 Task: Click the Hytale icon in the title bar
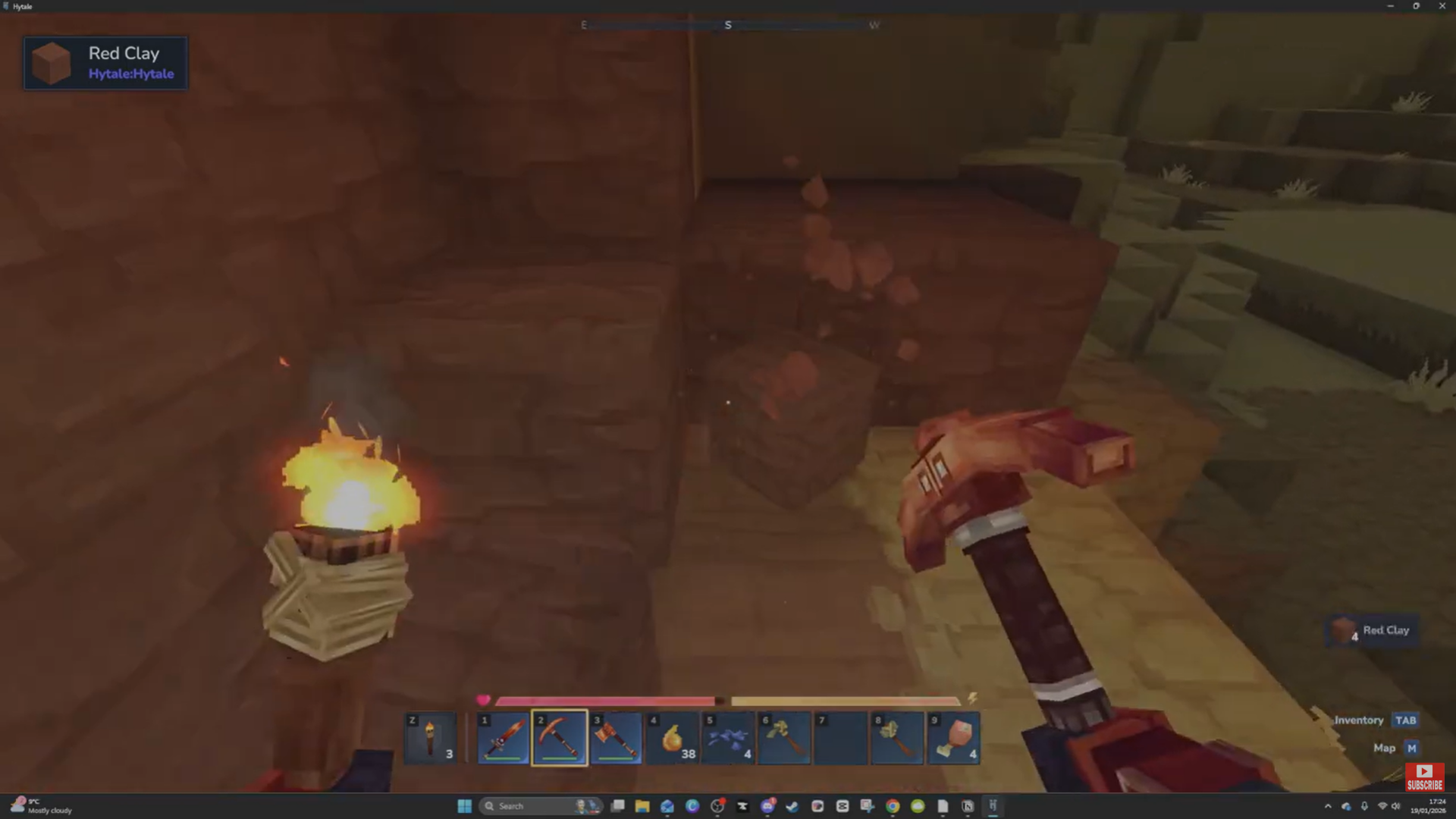[5, 6]
